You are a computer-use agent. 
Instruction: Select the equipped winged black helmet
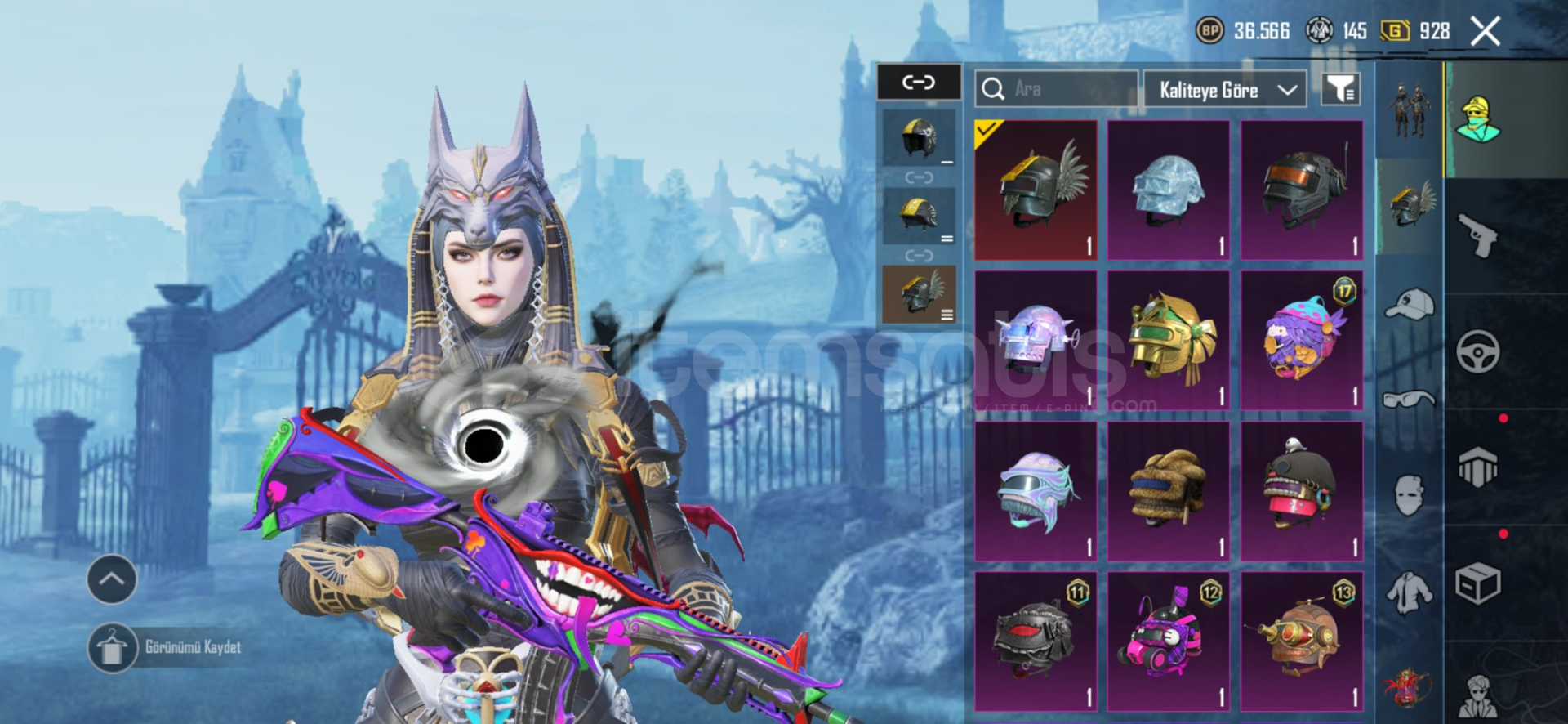1036,190
